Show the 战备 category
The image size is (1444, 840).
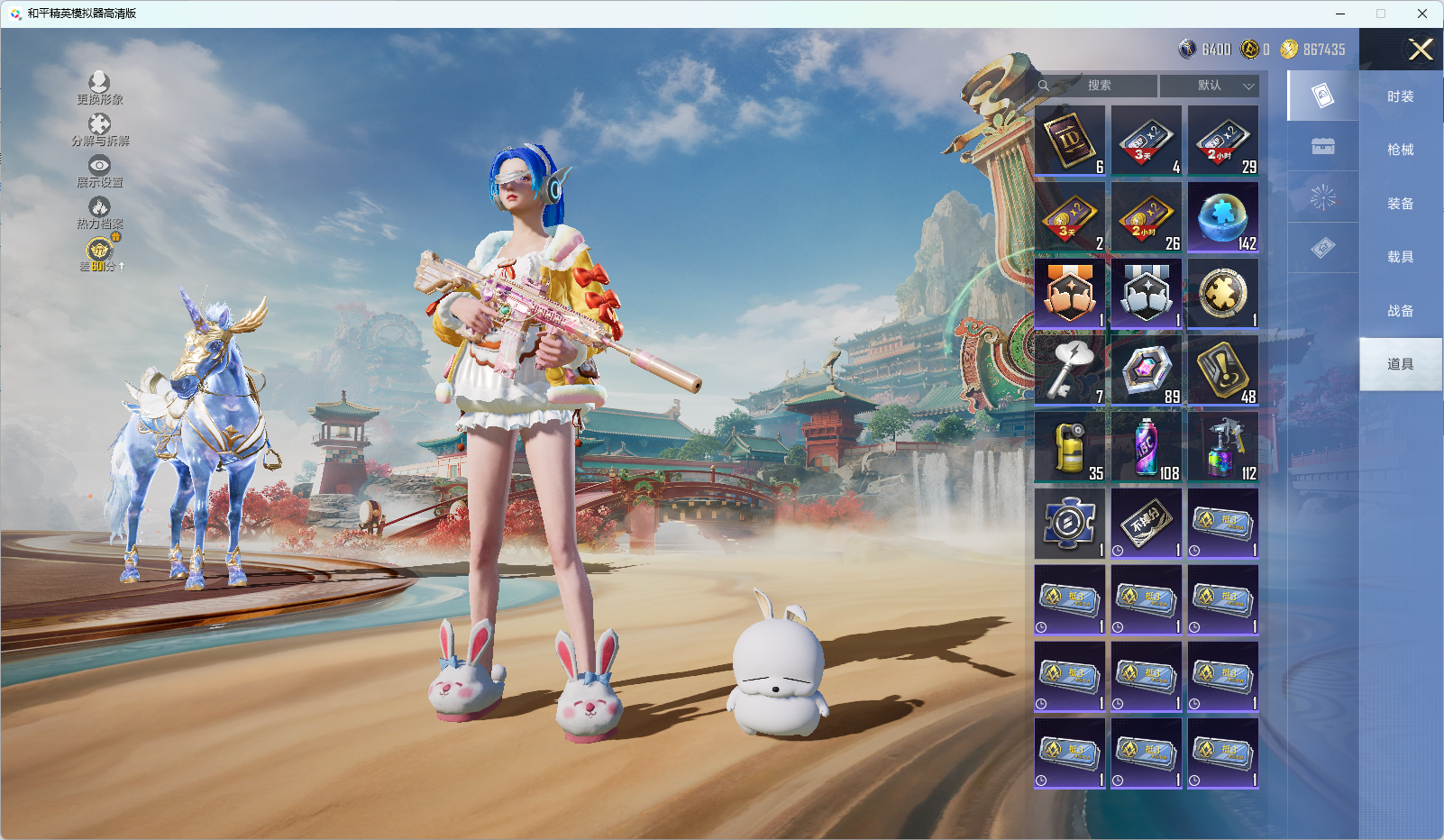click(x=1400, y=311)
